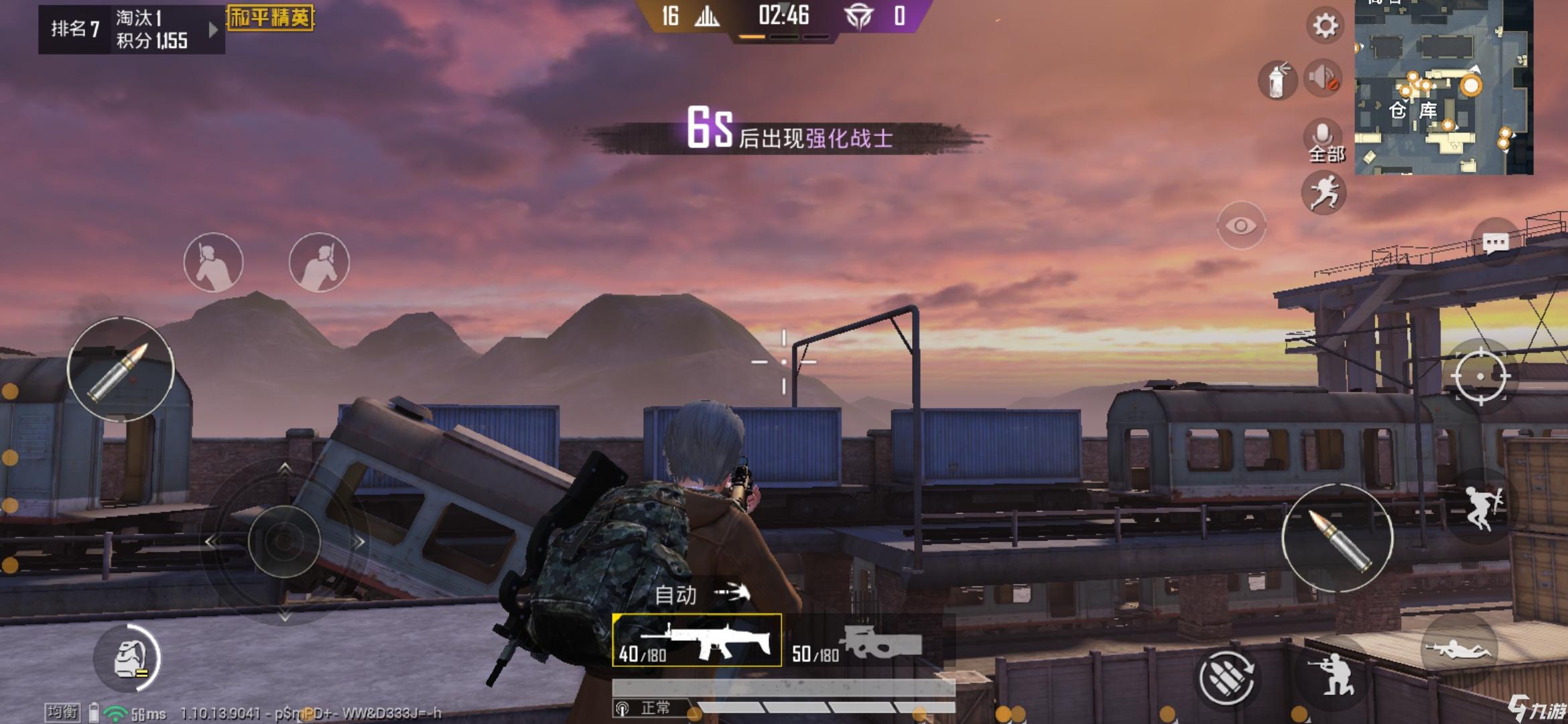Viewport: 1568px width, 724px height.
Task: Change the 自动 fire mode
Action: [700, 594]
